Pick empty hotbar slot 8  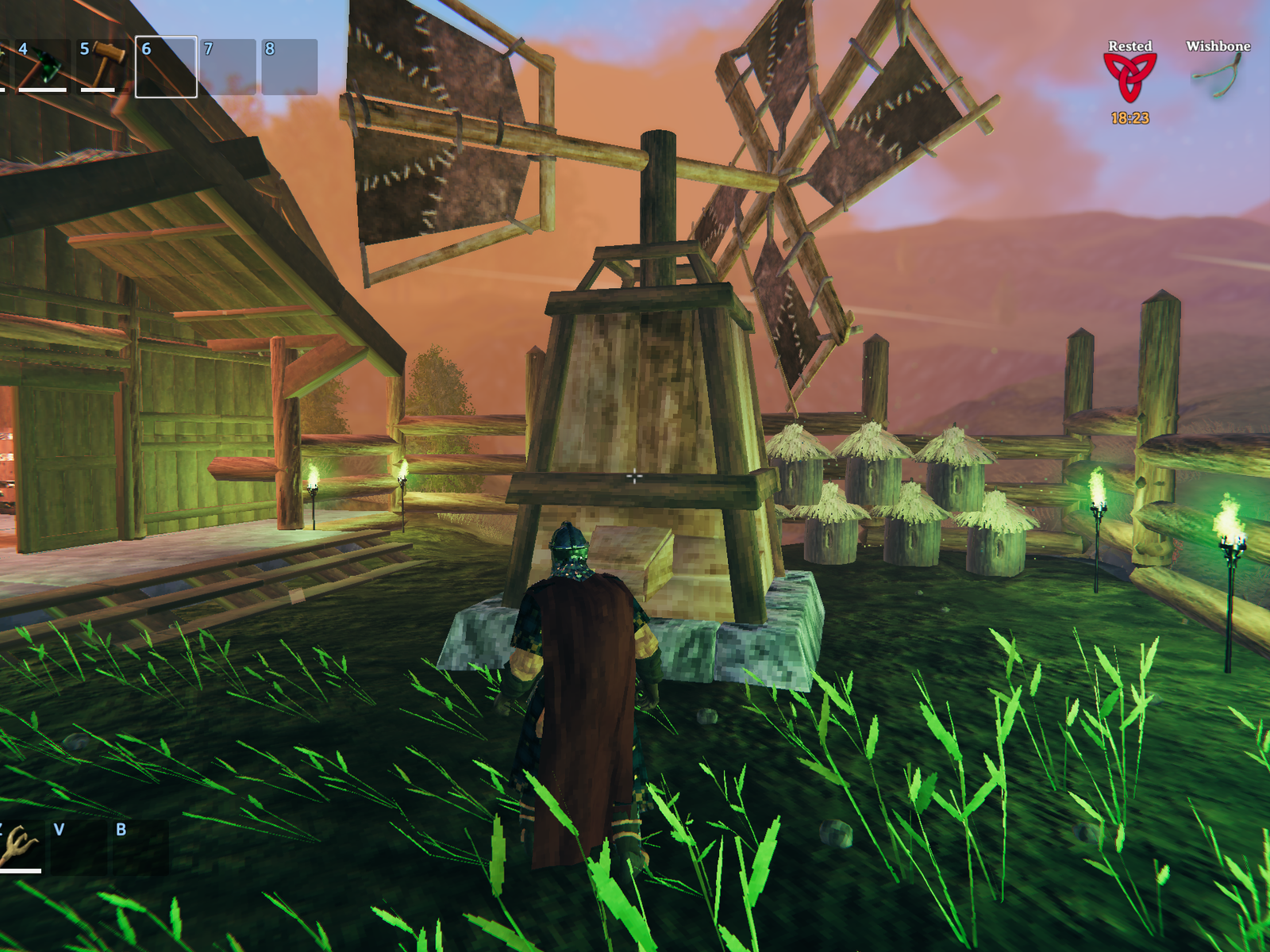(x=290, y=67)
